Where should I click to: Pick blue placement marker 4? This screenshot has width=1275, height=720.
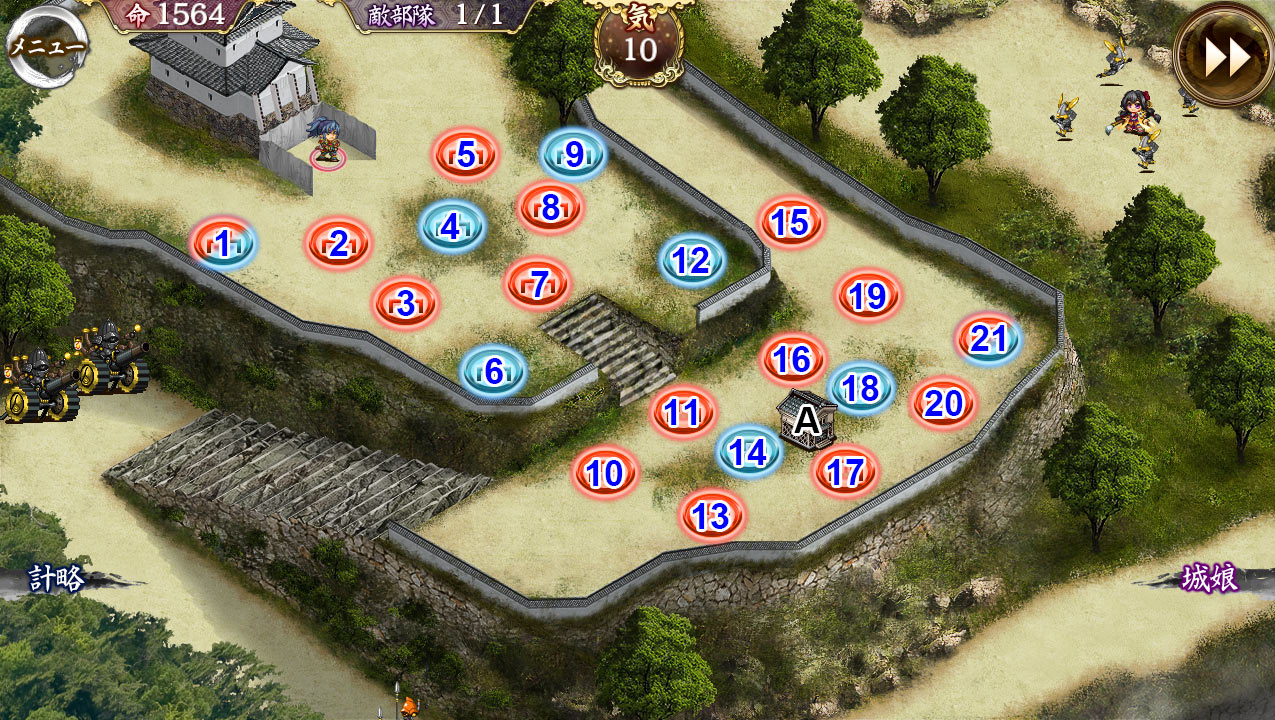pyautogui.click(x=451, y=227)
